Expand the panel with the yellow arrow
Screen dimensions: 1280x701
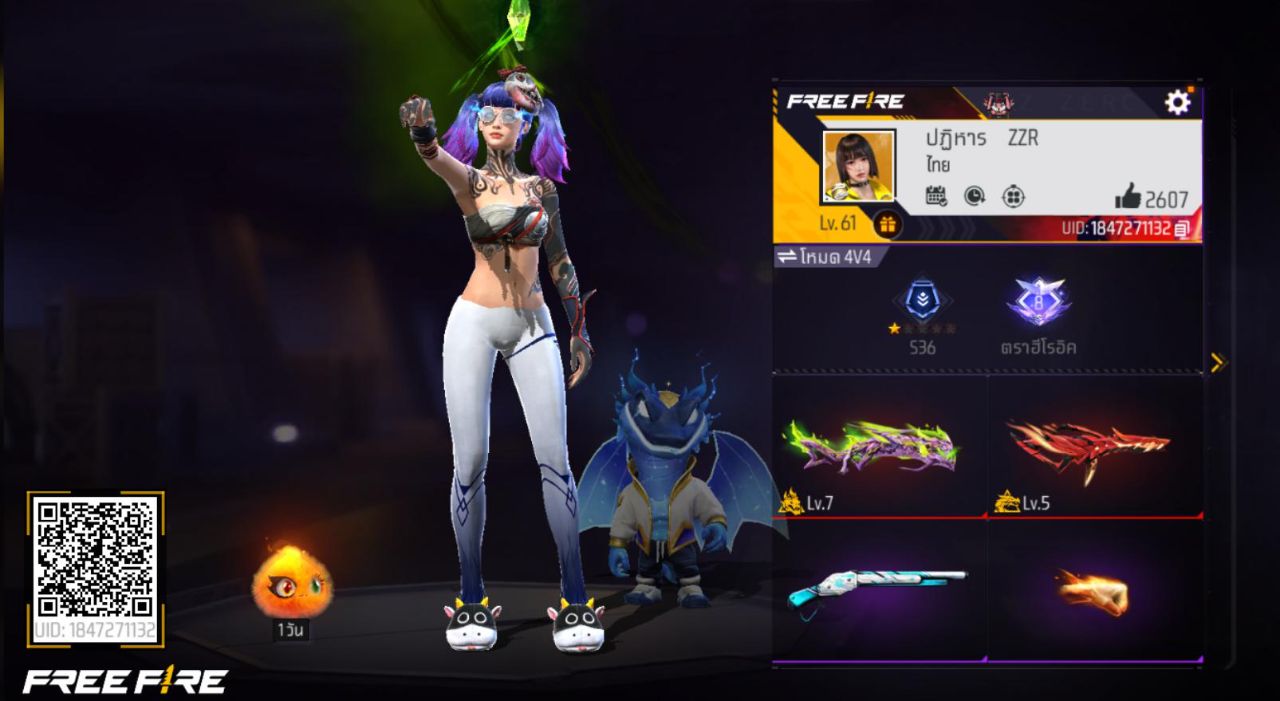[x=1217, y=362]
